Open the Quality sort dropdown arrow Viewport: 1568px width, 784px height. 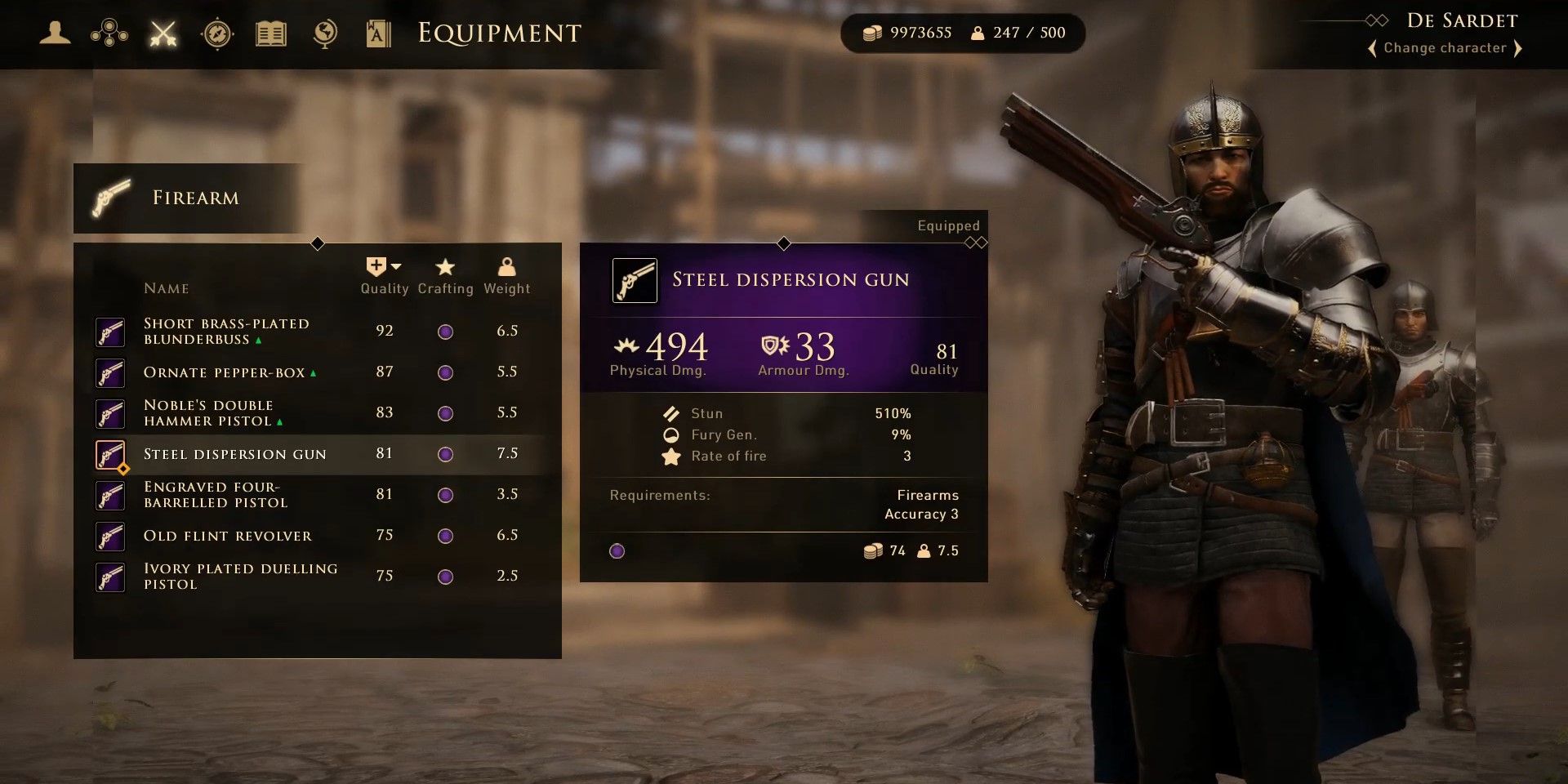395,265
